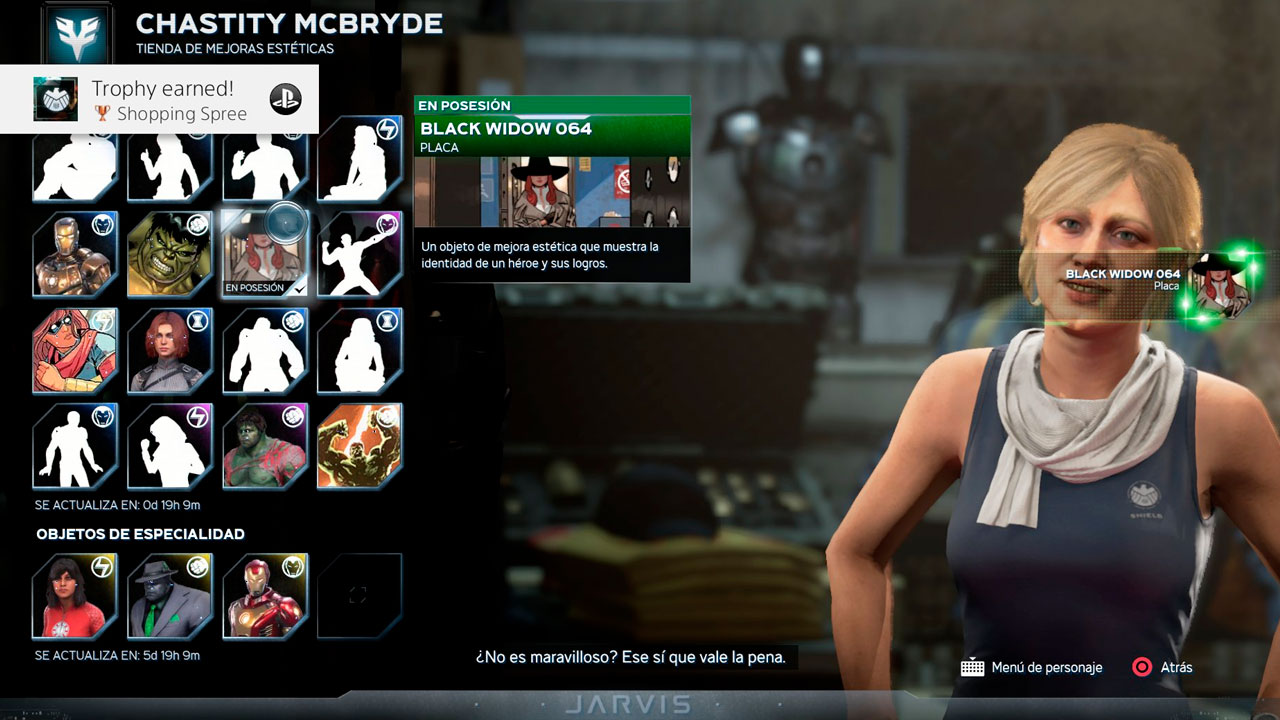Choose the Hulk outfit with red markings
1280x720 pixels.
(264, 446)
